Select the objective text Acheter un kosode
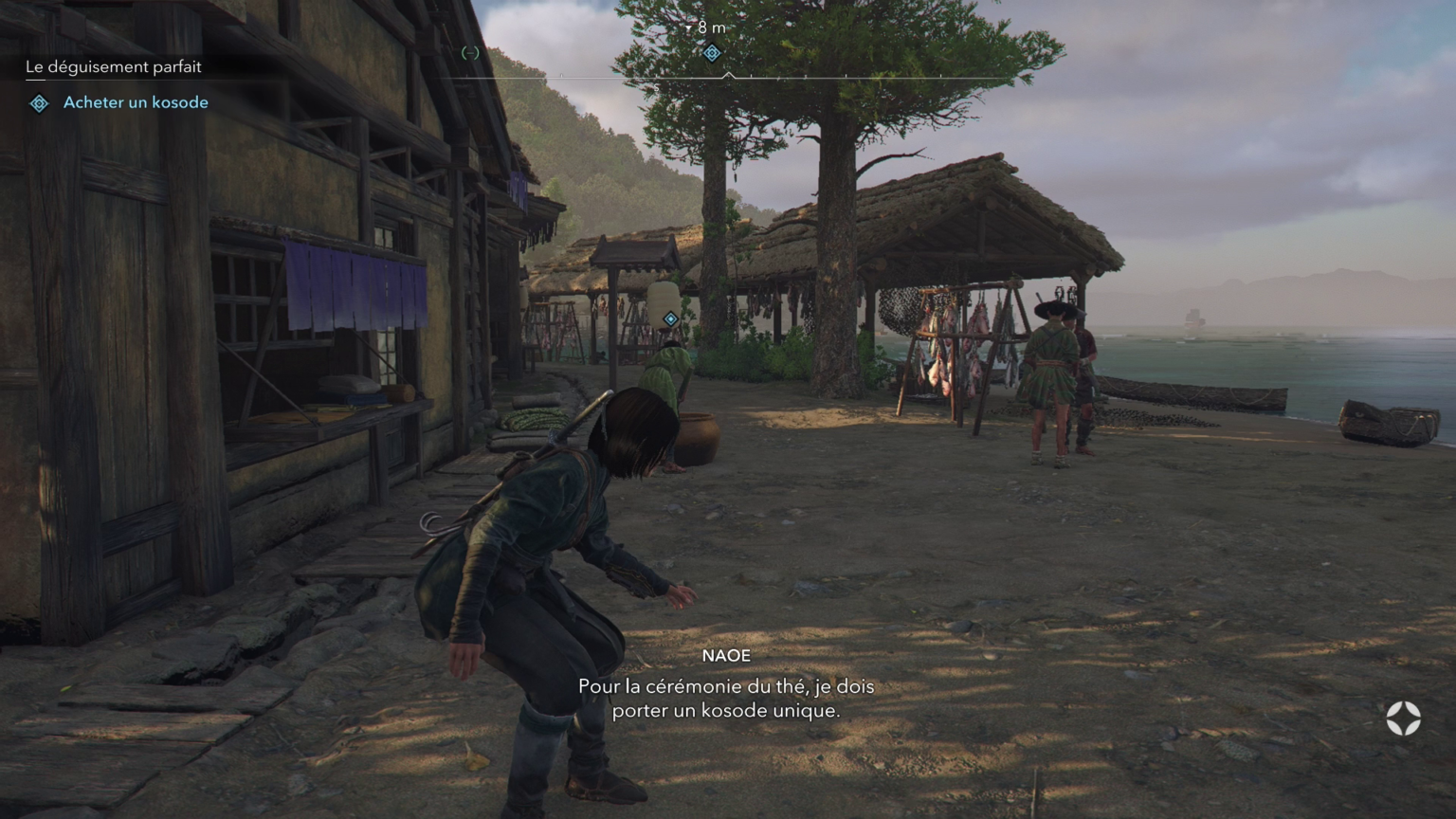Viewport: 1456px width, 819px height. (x=134, y=102)
